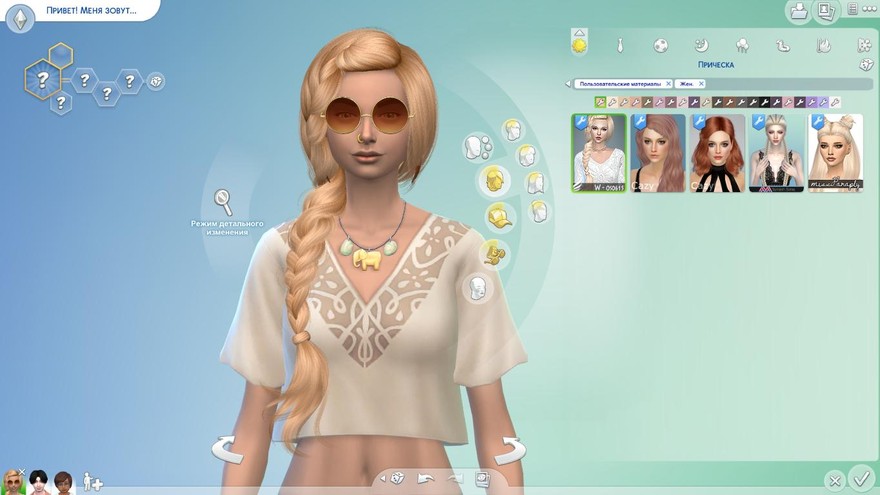Open the gallery save folder icon
Viewport: 880px width, 495px height.
click(x=799, y=12)
